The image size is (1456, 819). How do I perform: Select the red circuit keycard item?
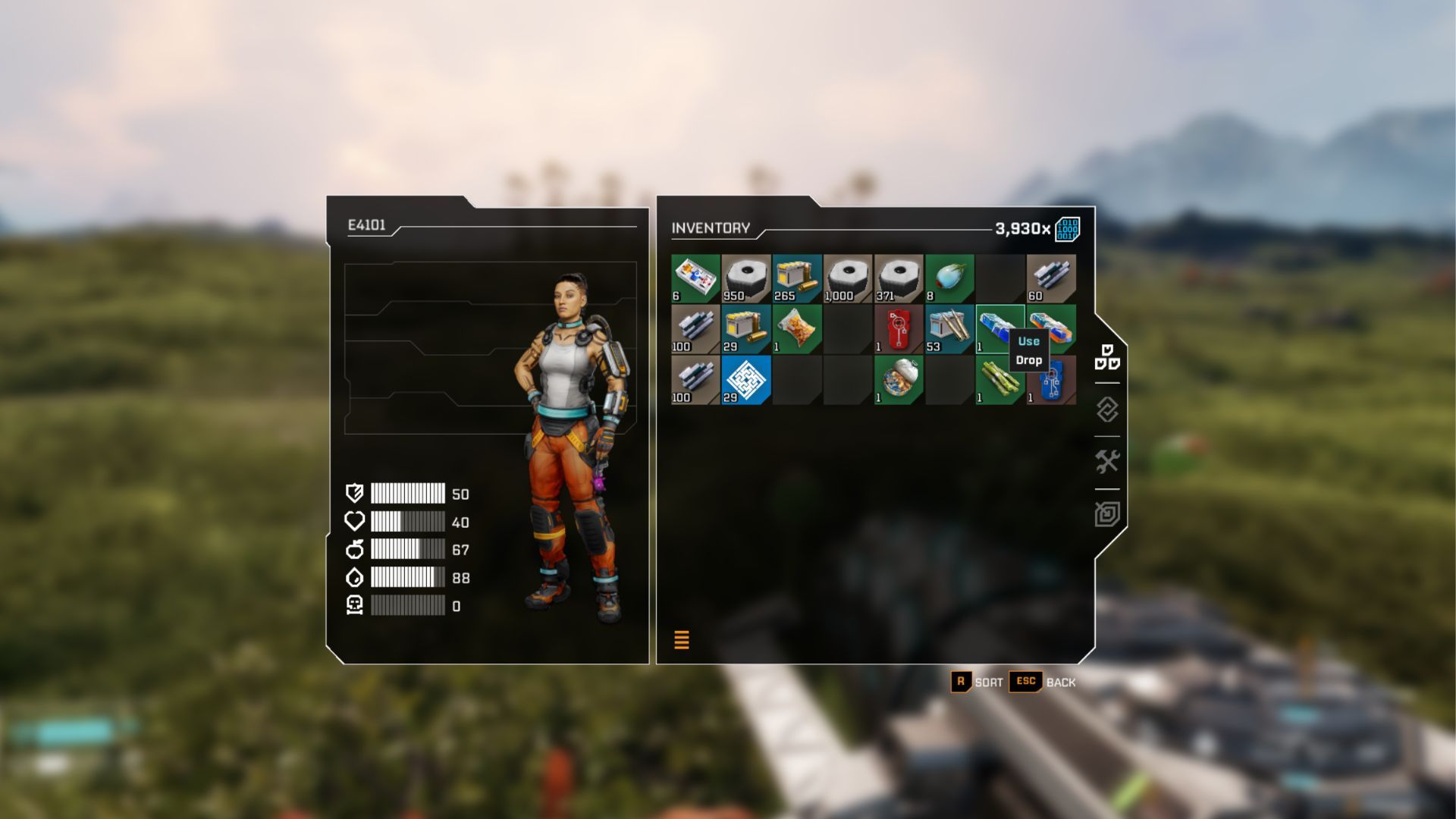[x=899, y=329]
